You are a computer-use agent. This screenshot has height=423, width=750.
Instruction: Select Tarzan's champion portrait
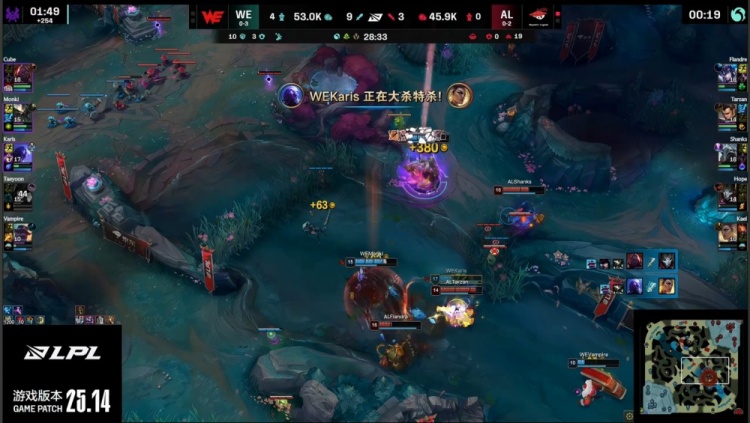pyautogui.click(x=727, y=116)
